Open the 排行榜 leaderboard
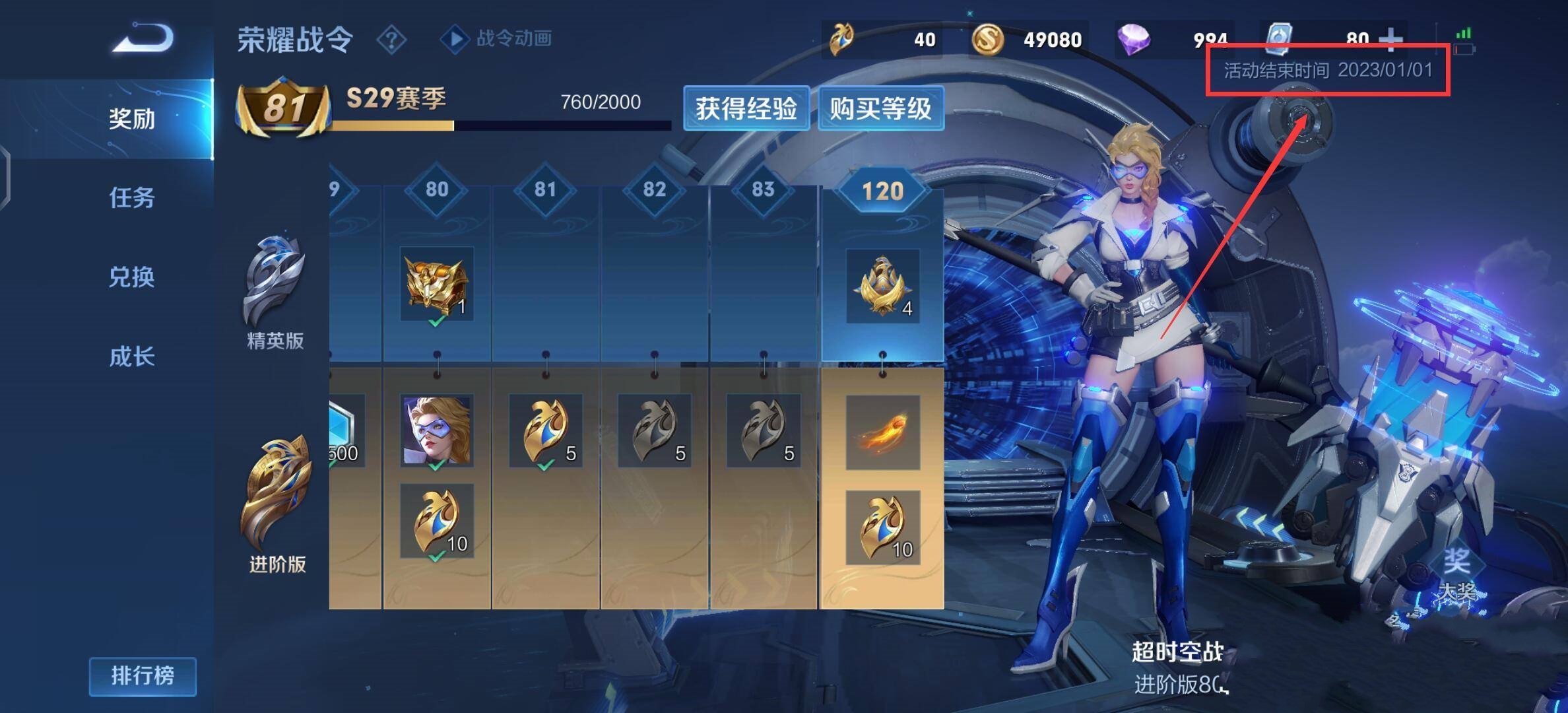Viewport: 1568px width, 713px height. (143, 677)
